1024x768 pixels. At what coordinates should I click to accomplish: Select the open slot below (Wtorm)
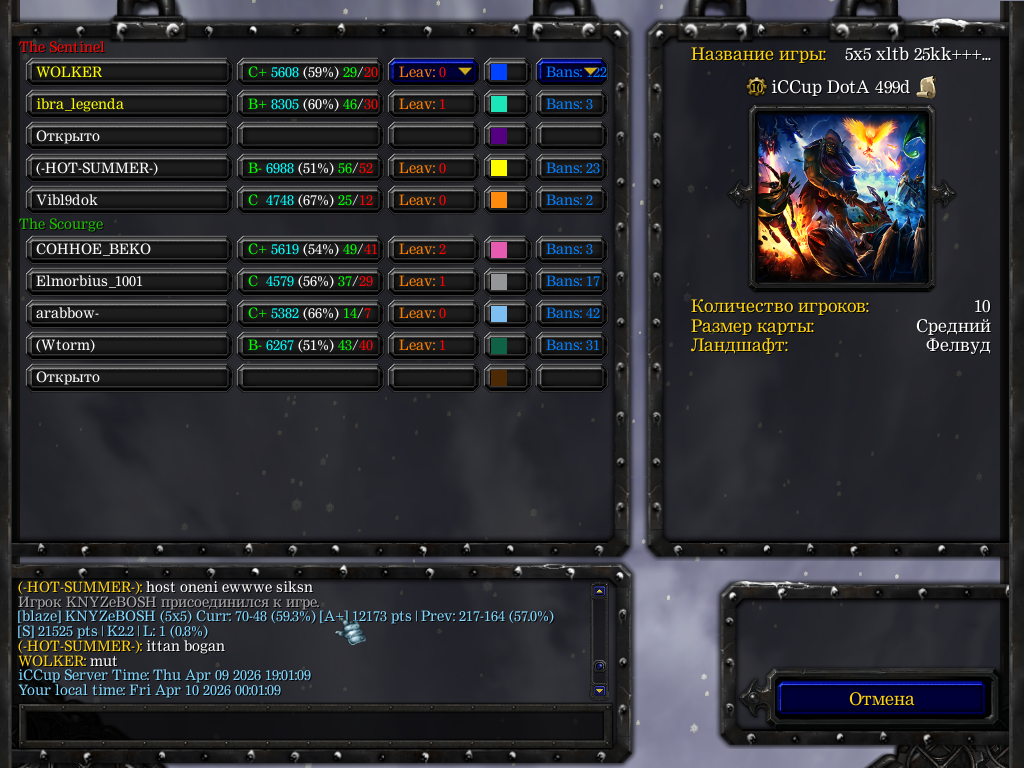tap(129, 377)
